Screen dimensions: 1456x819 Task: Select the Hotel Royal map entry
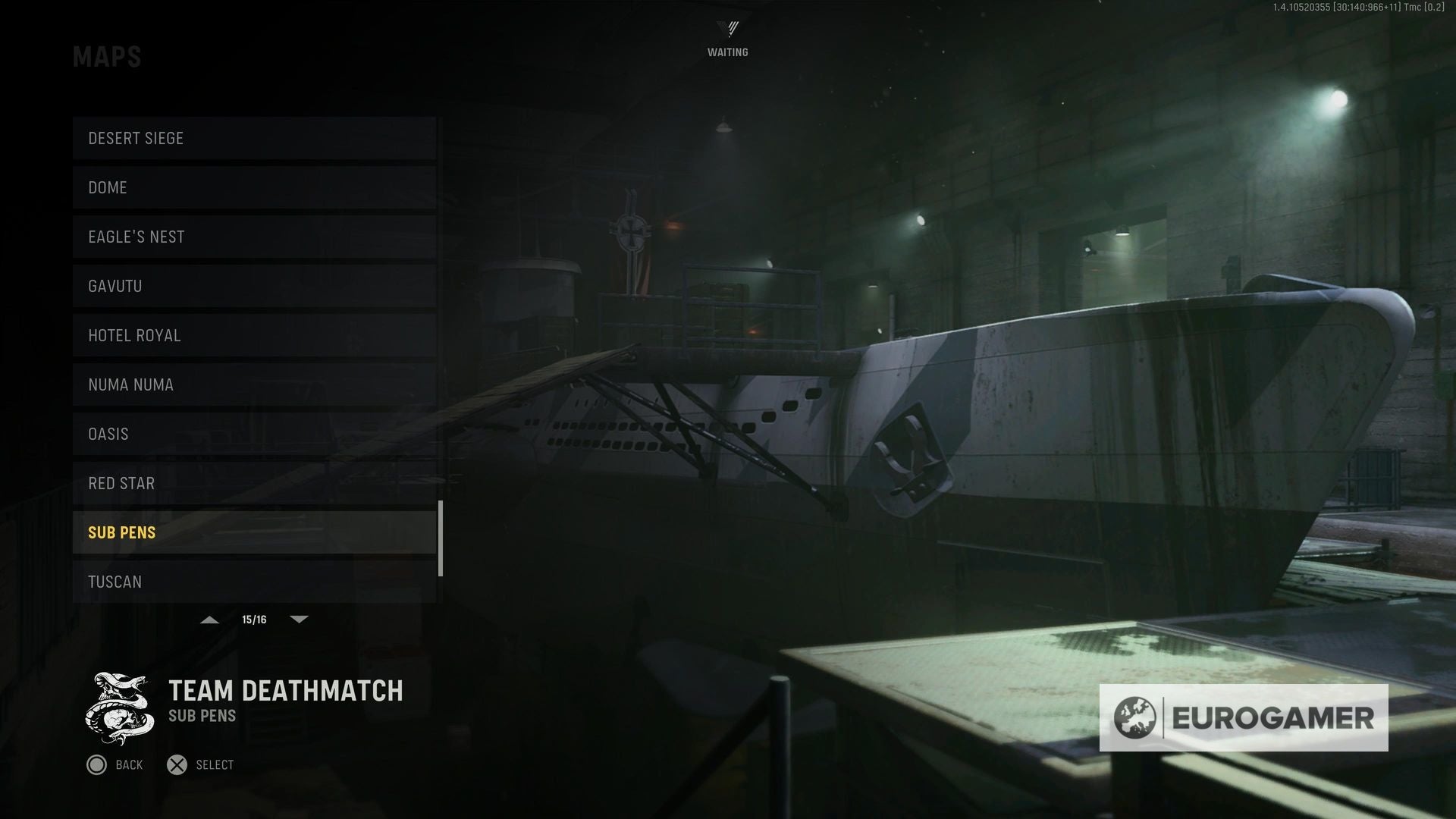tap(254, 335)
